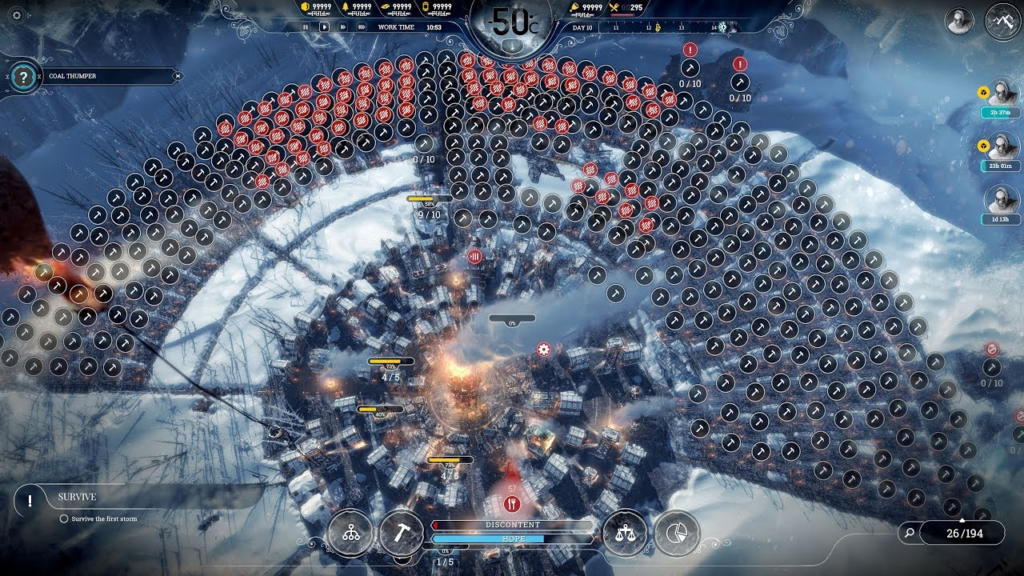
Task: Open the scout portrait beside the map button
Action: click(959, 21)
